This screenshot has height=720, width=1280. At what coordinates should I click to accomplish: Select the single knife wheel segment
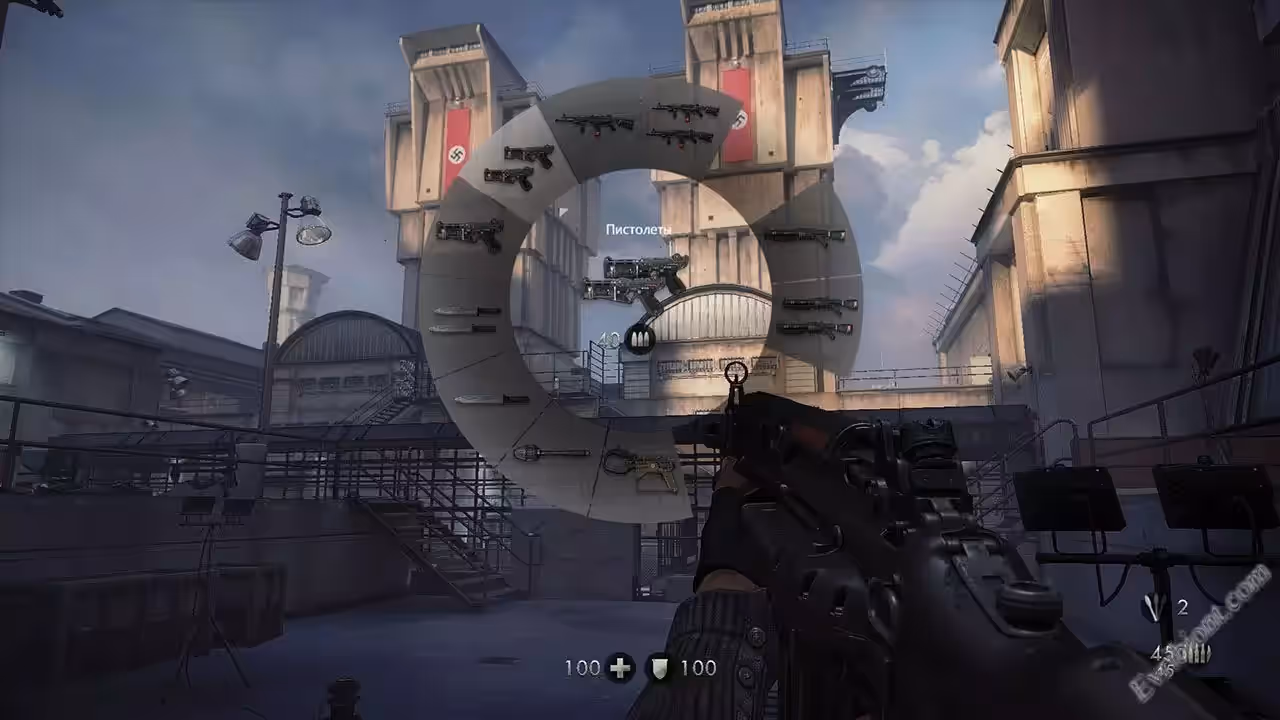coord(490,399)
